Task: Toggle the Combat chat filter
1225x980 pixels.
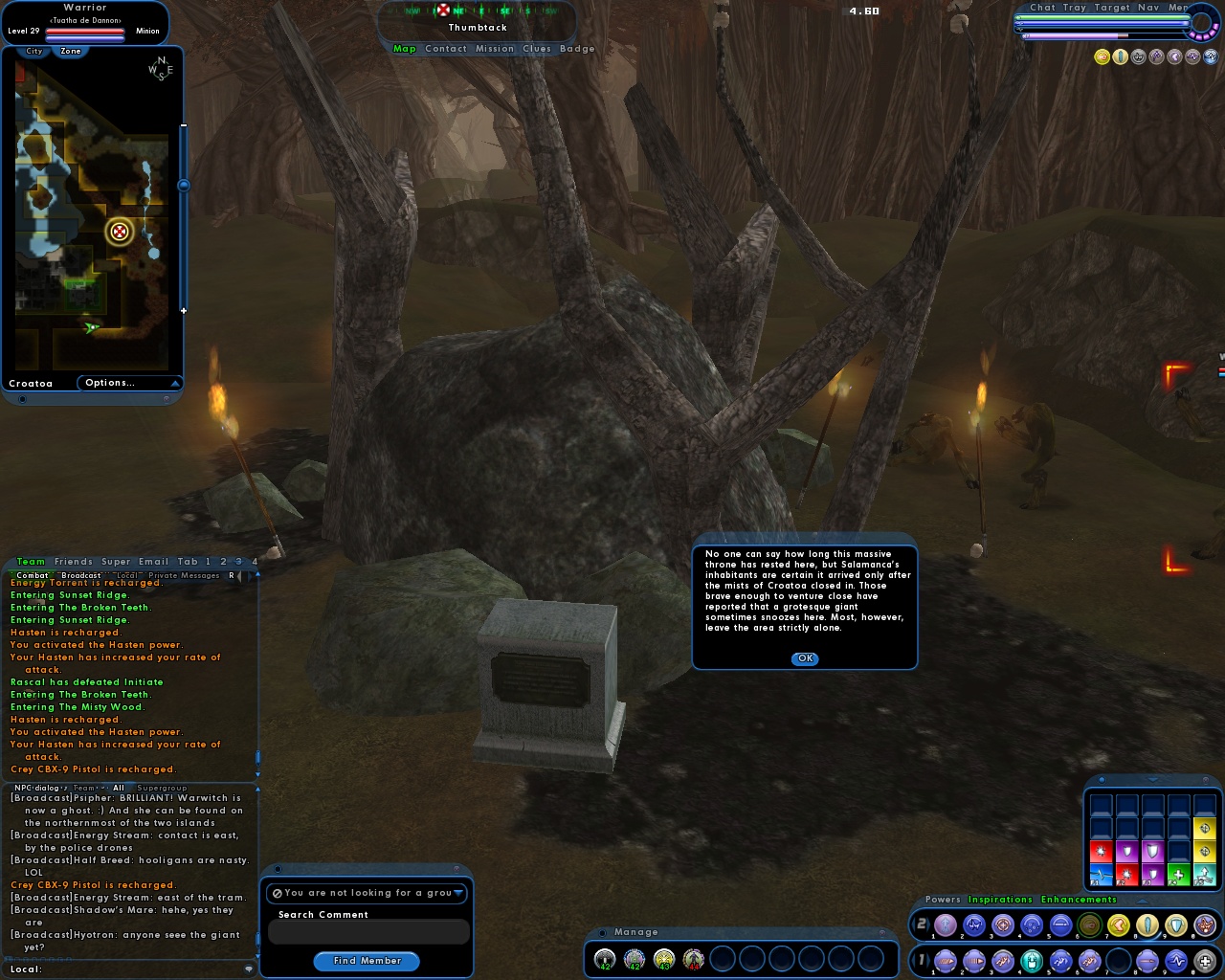Action: coord(33,575)
